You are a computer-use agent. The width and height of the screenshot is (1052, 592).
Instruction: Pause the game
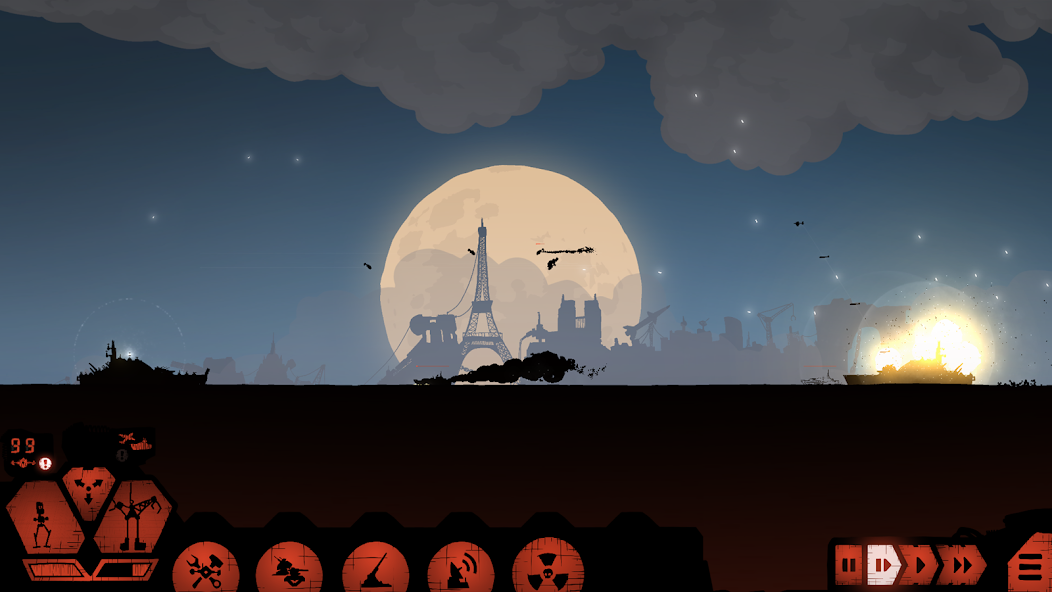pos(848,566)
